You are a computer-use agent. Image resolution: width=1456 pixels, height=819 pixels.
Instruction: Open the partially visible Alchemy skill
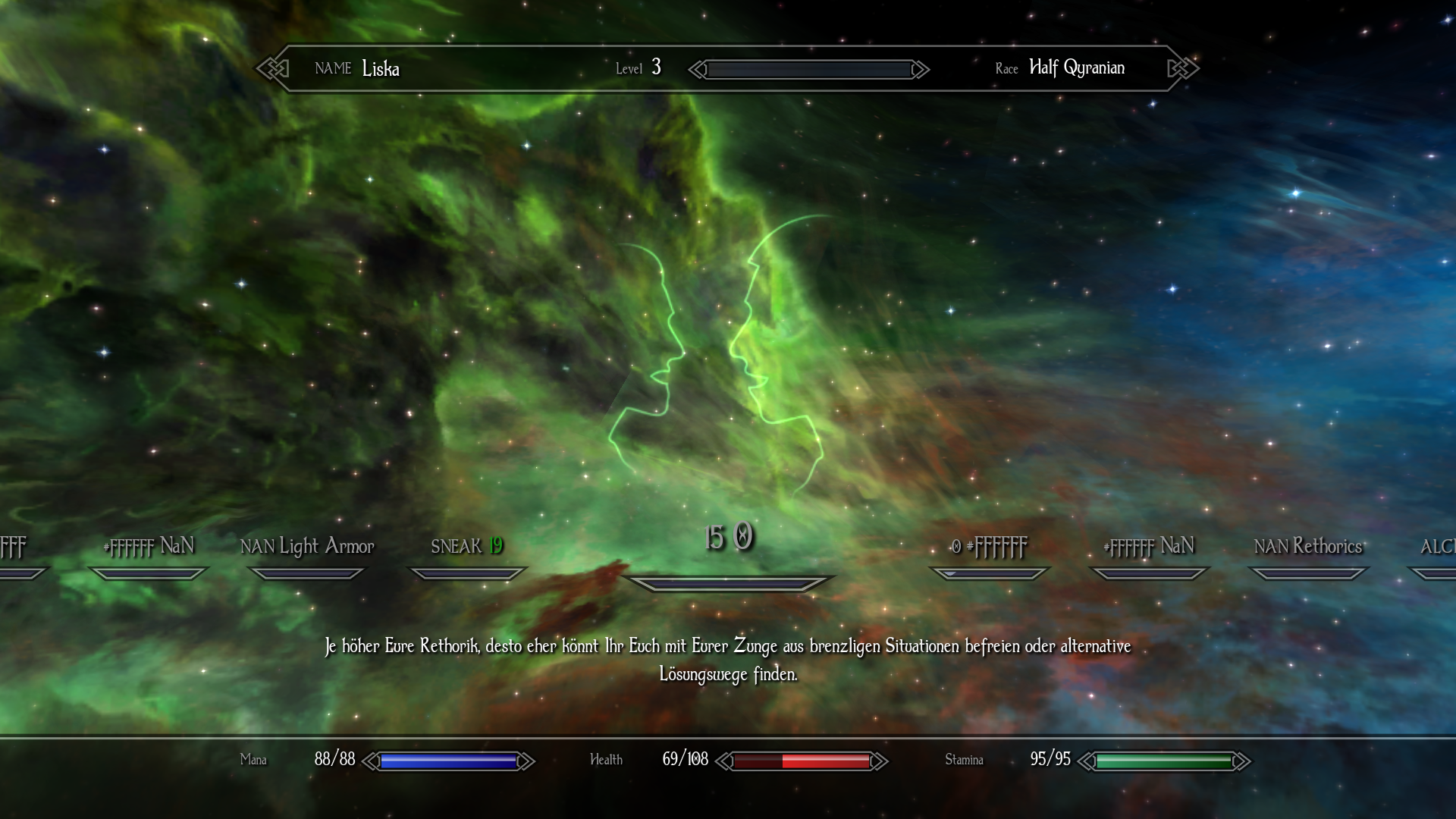pyautogui.click(x=1437, y=545)
